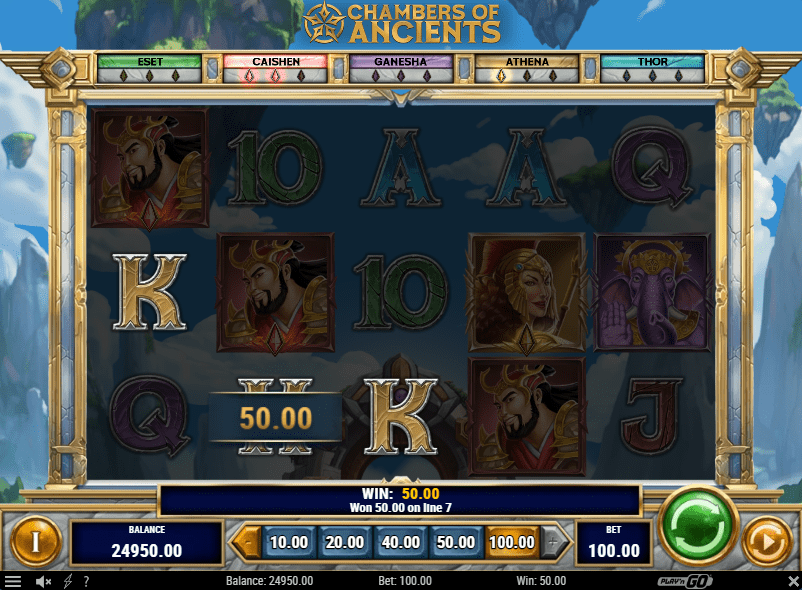Set the bet to 40.00

pos(400,542)
